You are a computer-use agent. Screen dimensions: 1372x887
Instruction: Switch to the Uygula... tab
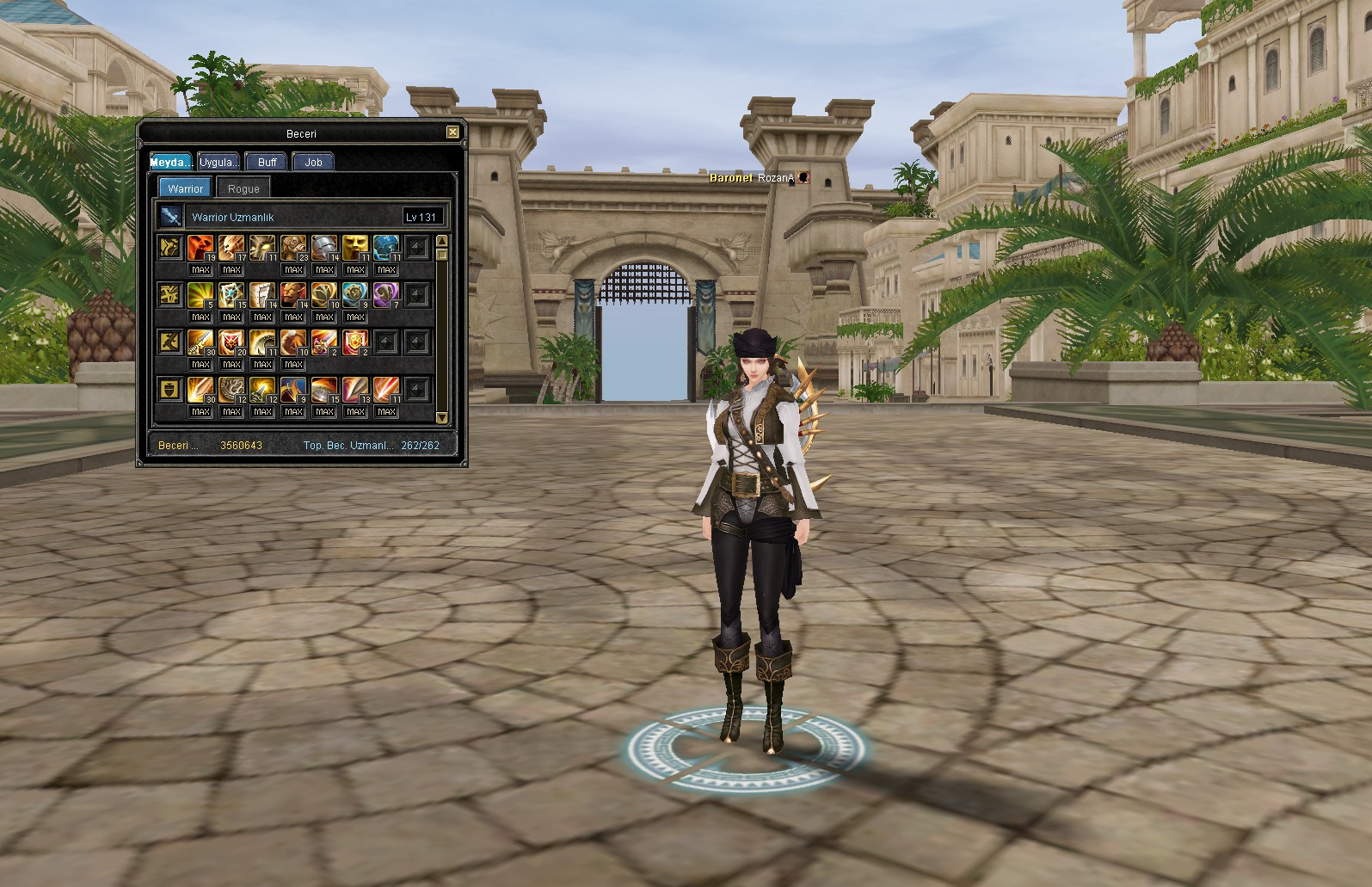click(218, 162)
